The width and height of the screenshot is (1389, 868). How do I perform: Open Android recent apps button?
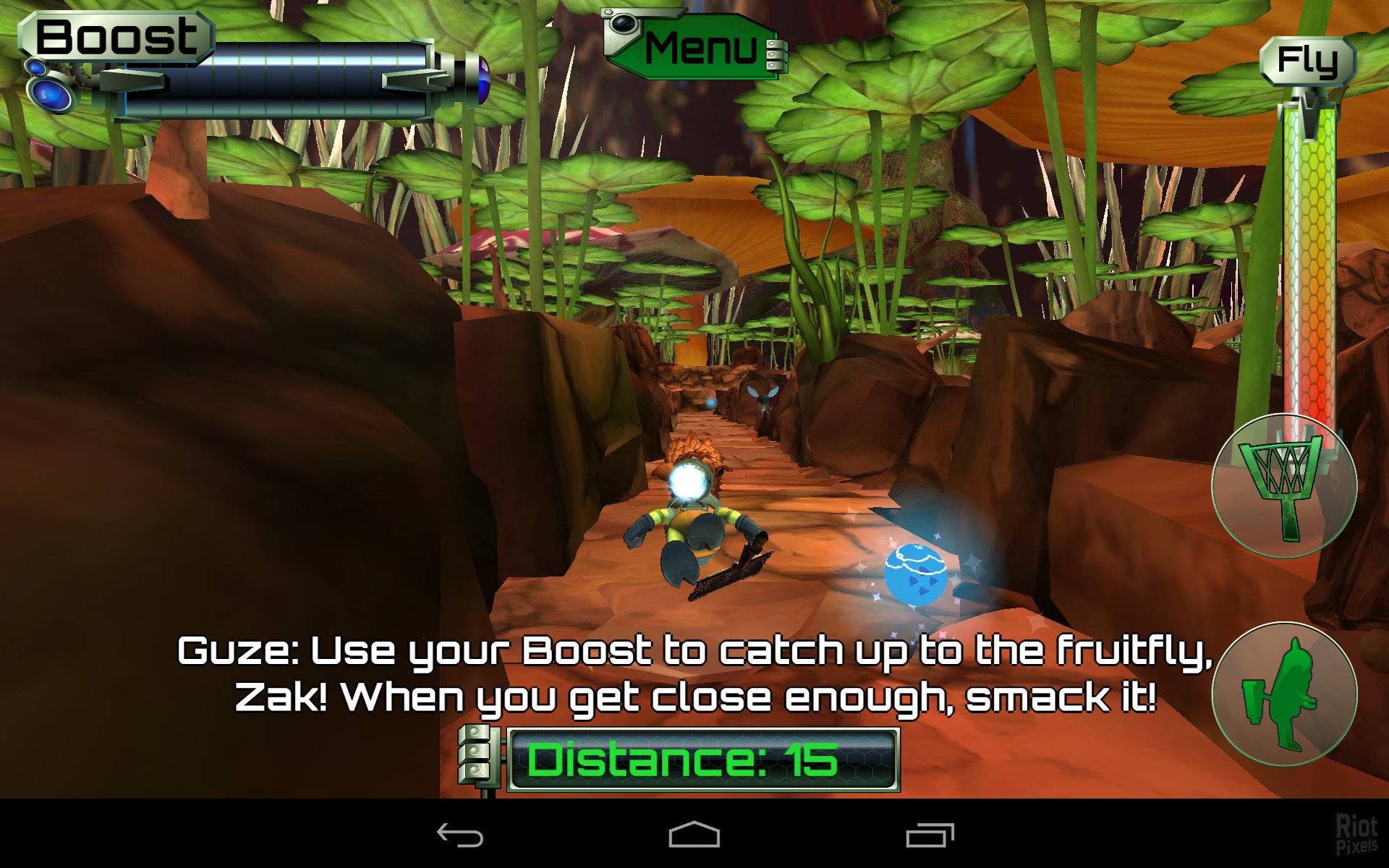930,835
